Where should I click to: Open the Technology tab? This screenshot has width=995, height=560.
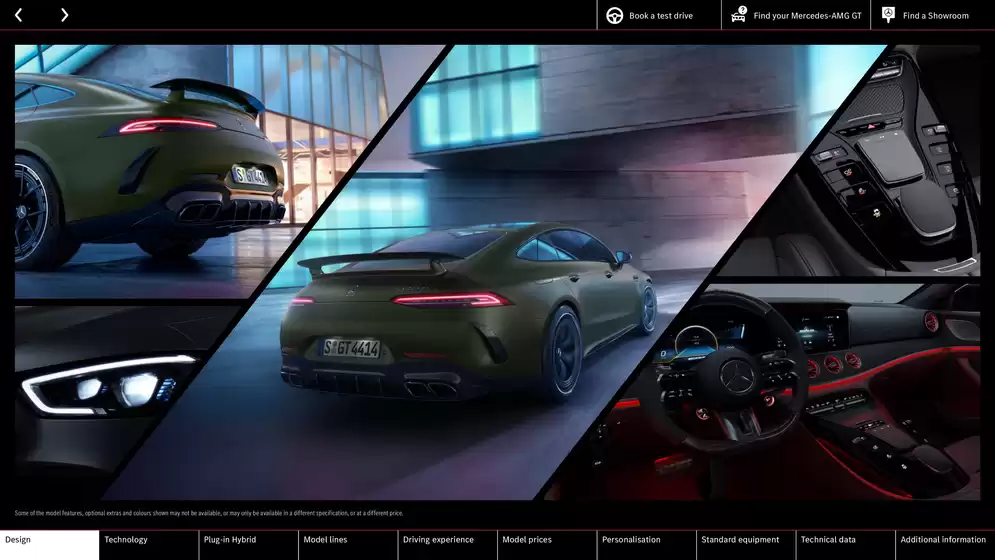(x=149, y=544)
